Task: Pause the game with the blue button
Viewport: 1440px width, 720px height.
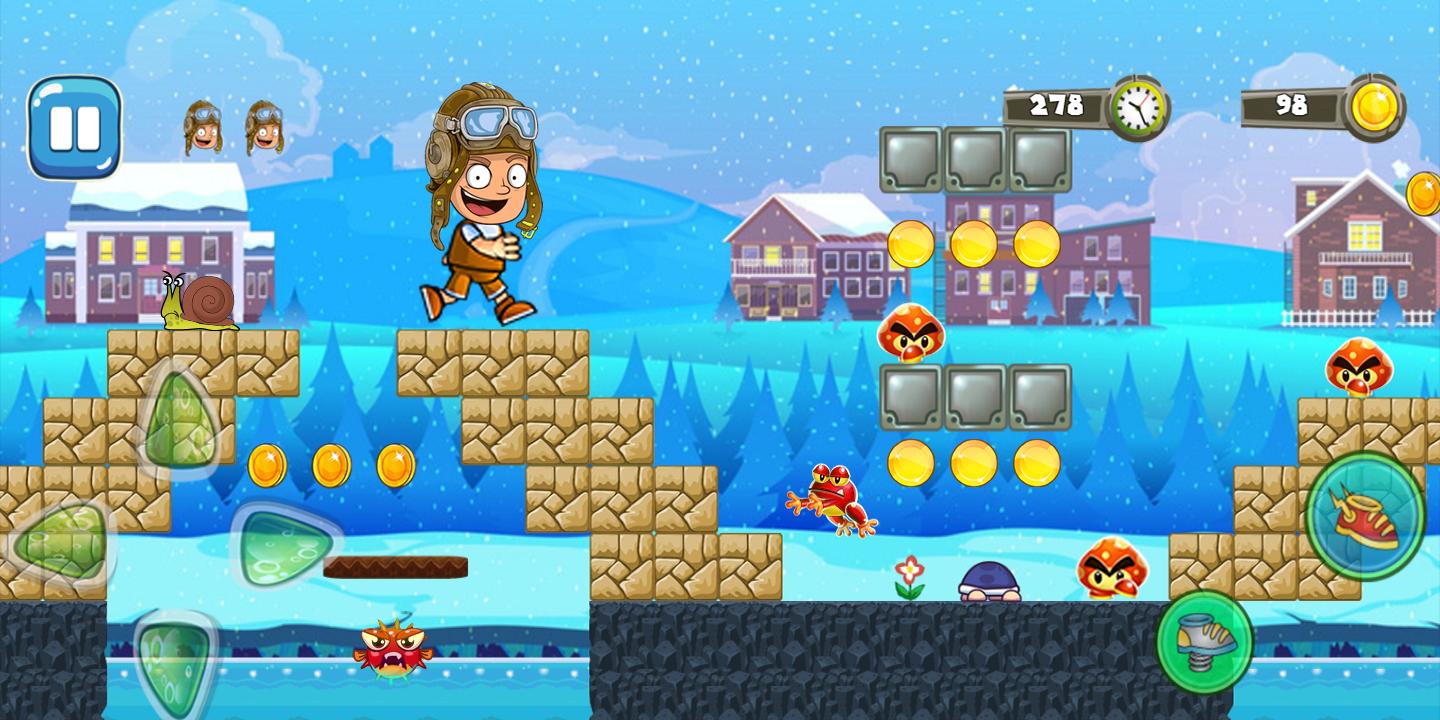Action: tap(74, 128)
